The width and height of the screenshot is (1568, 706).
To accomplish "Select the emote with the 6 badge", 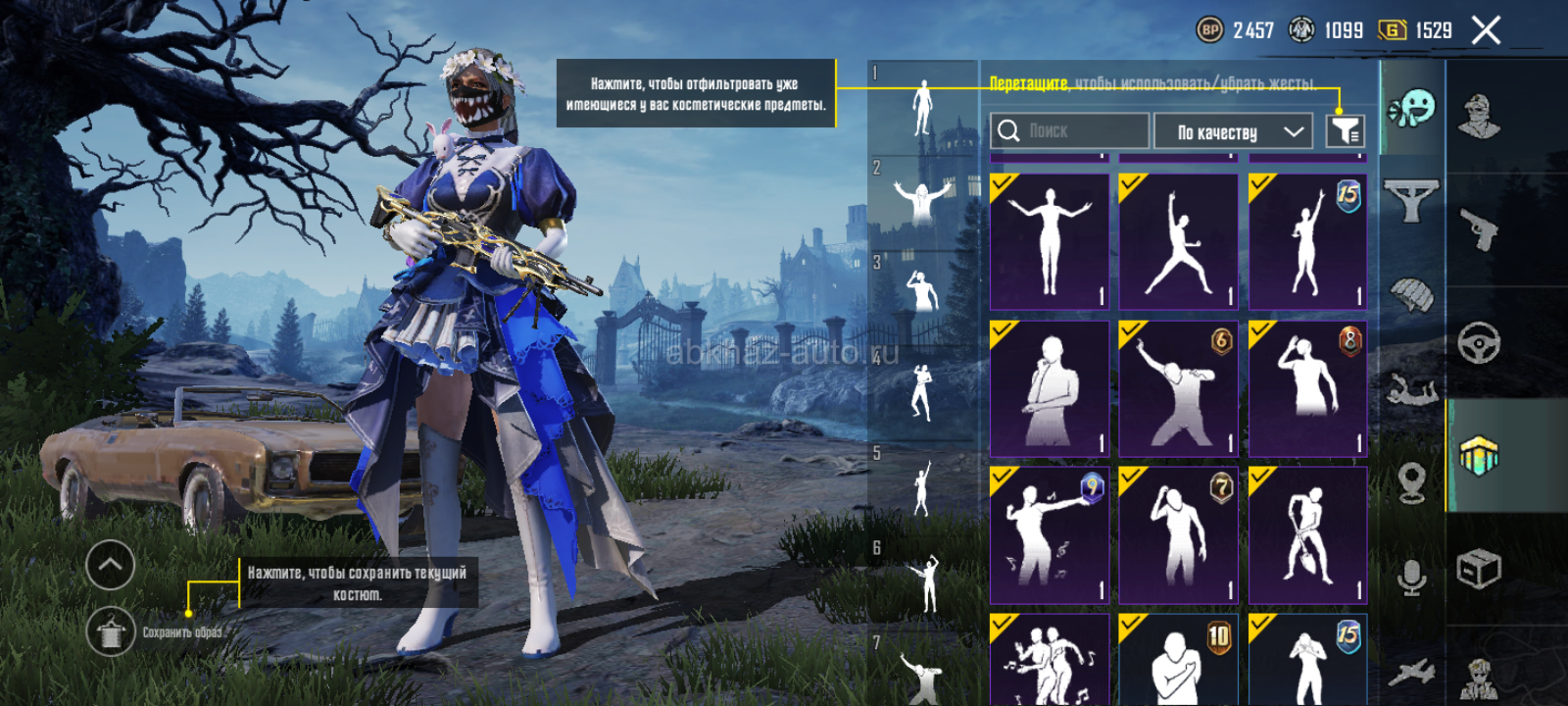I will [1178, 388].
